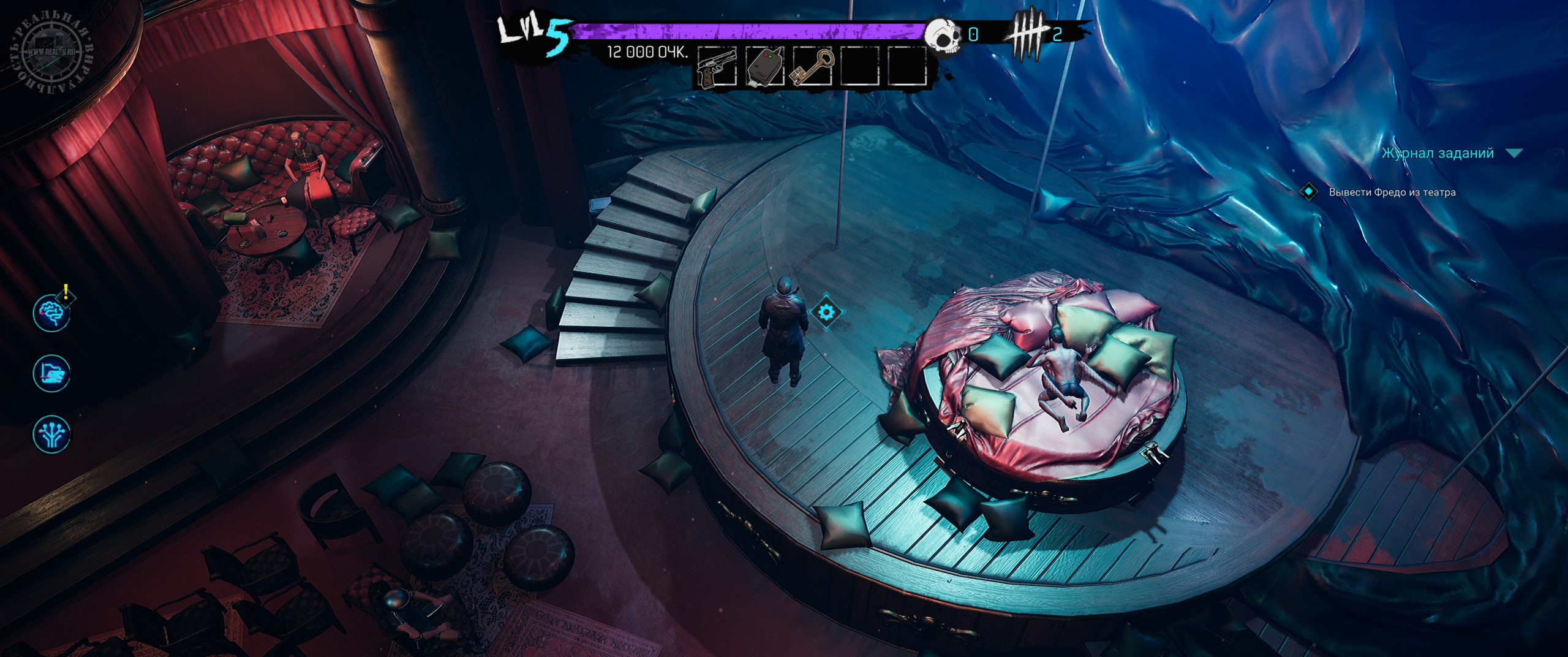Viewport: 1568px width, 657px height.
Task: Select the USB device inventory slot
Action: 765,66
